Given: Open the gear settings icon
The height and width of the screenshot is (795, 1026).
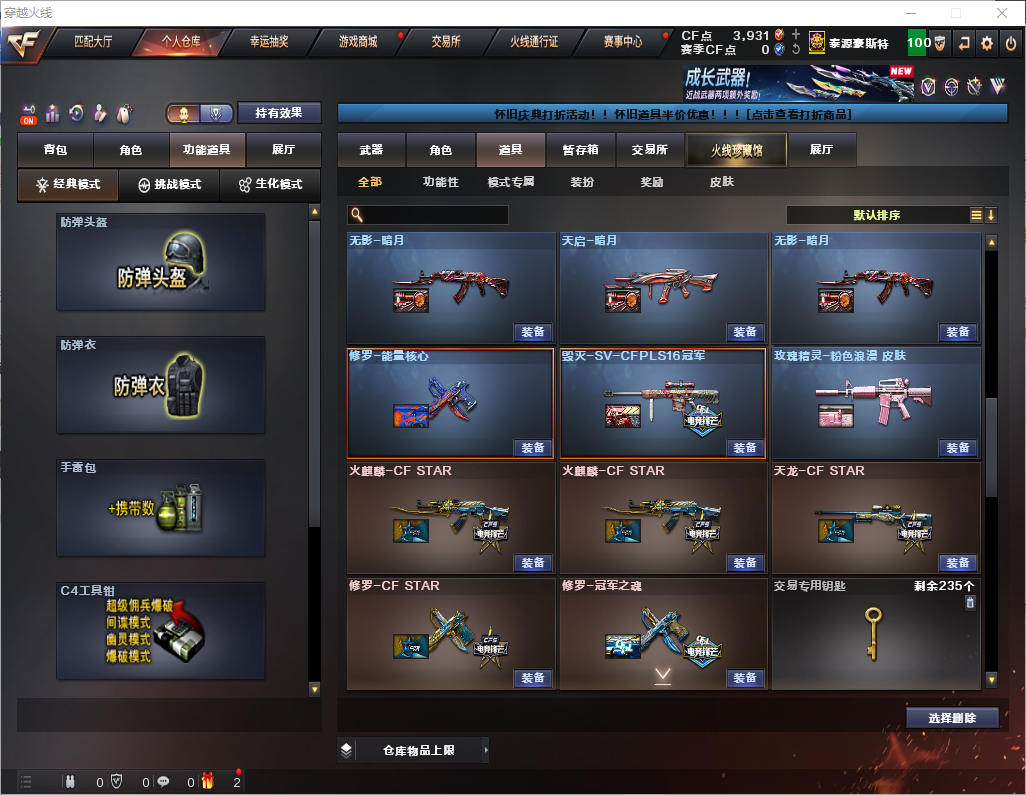Looking at the screenshot, I should 987,43.
